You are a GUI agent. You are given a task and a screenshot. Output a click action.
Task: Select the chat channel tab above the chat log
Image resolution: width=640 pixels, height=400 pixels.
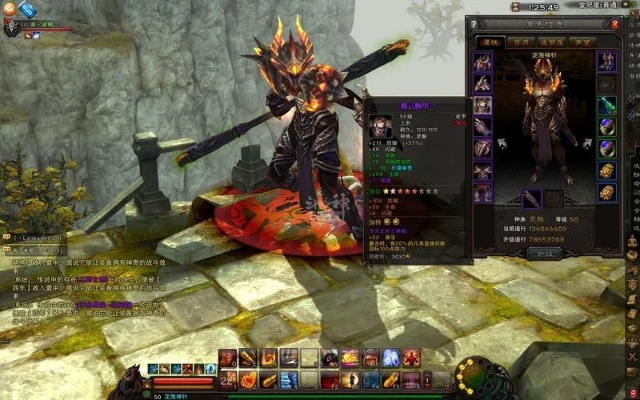[x=33, y=238]
